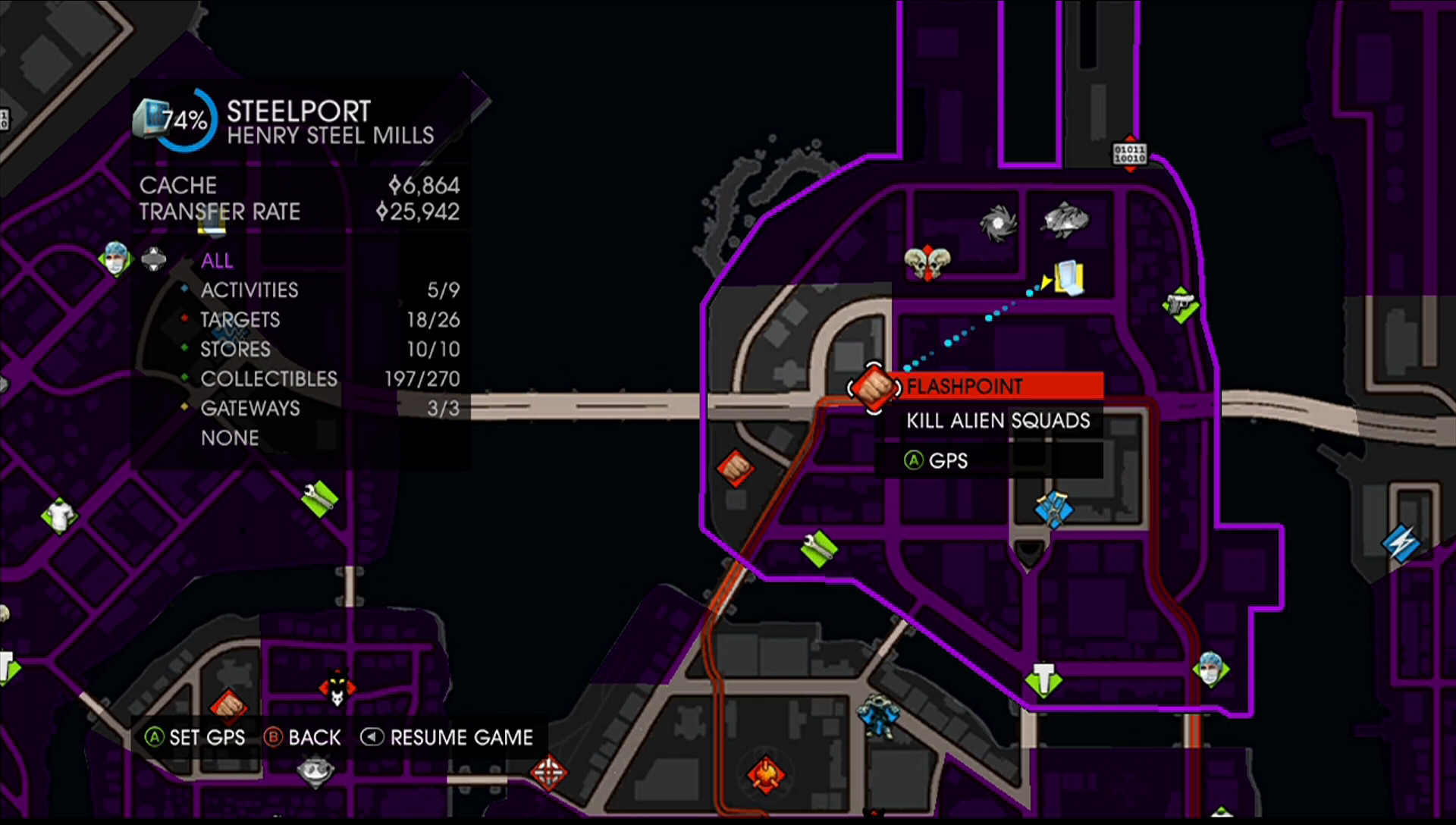Toggle the TARGETS map filter
Screen dimensions: 1456x825
pyautogui.click(x=240, y=320)
